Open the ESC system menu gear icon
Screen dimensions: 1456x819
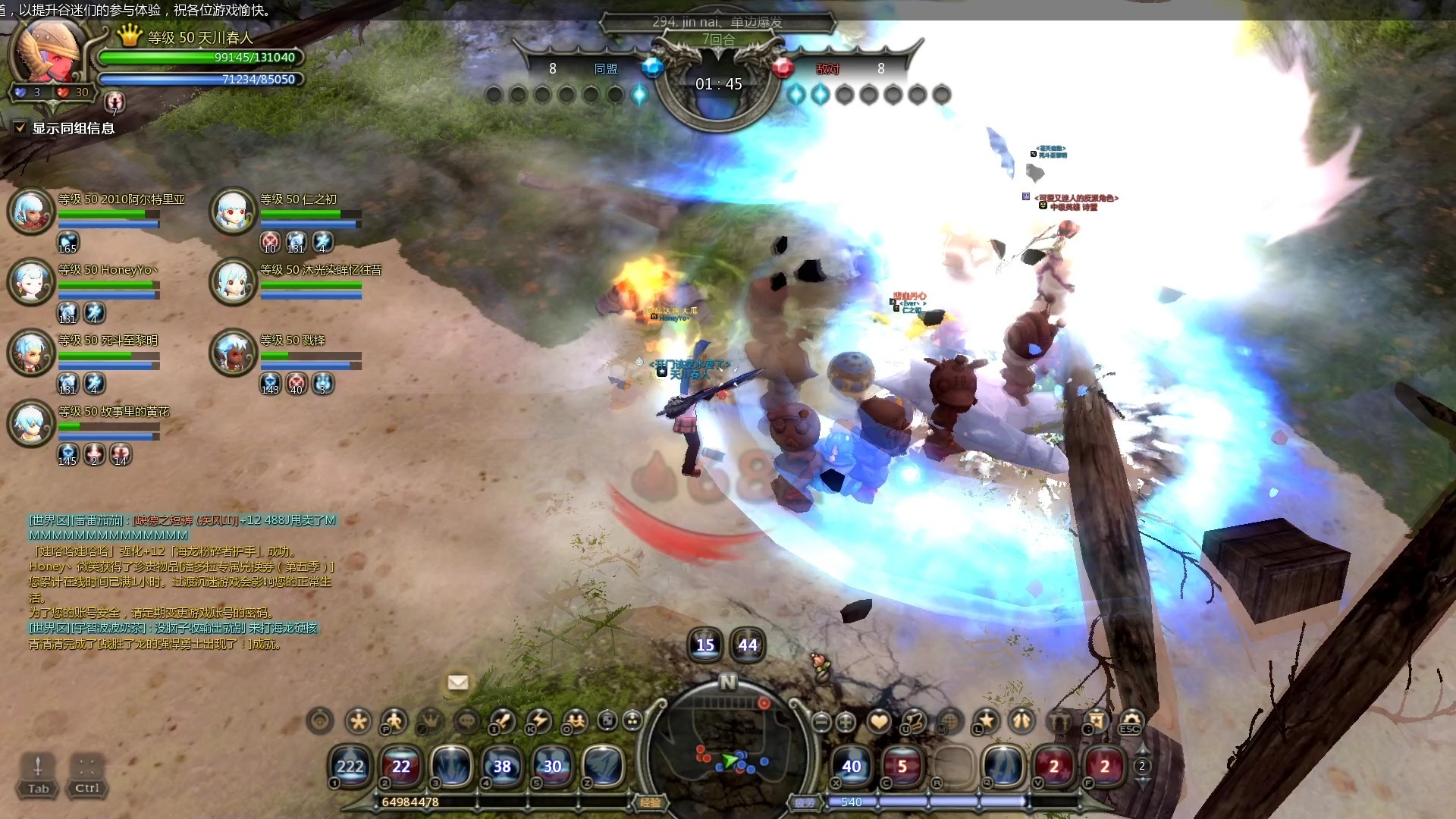(x=1130, y=720)
